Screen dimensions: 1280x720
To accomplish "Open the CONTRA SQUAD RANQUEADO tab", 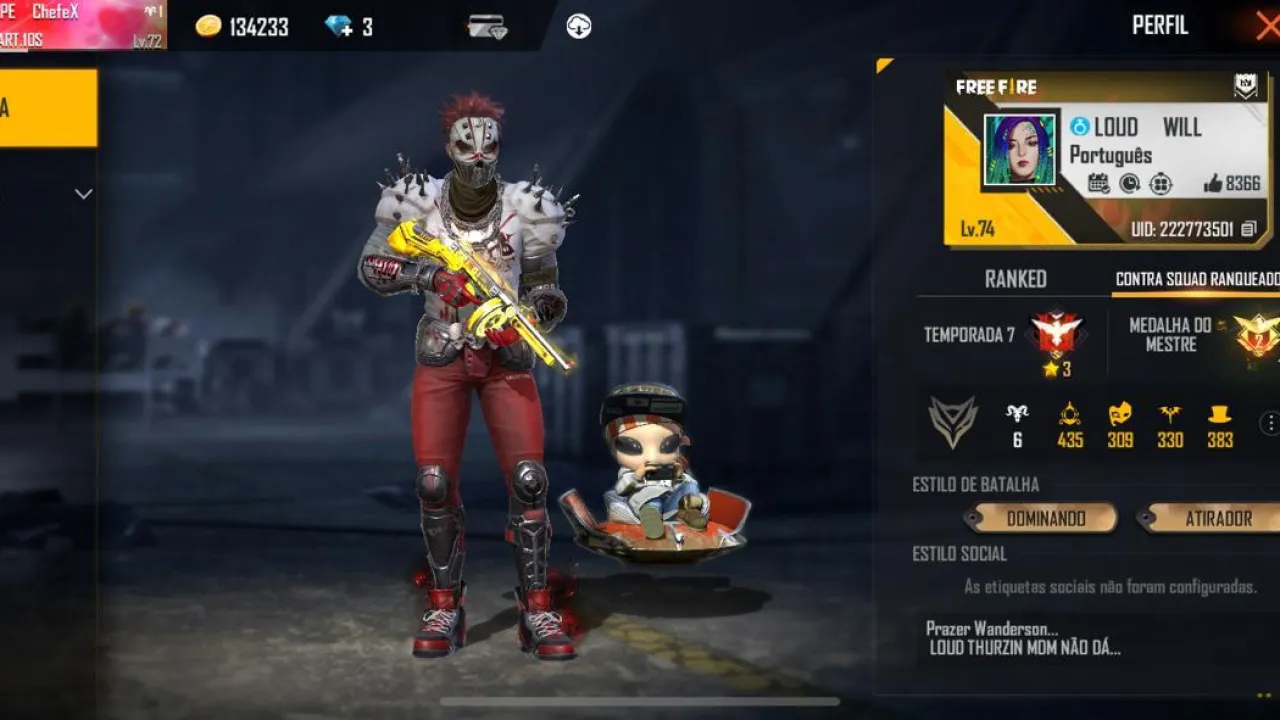I will 1197,280.
